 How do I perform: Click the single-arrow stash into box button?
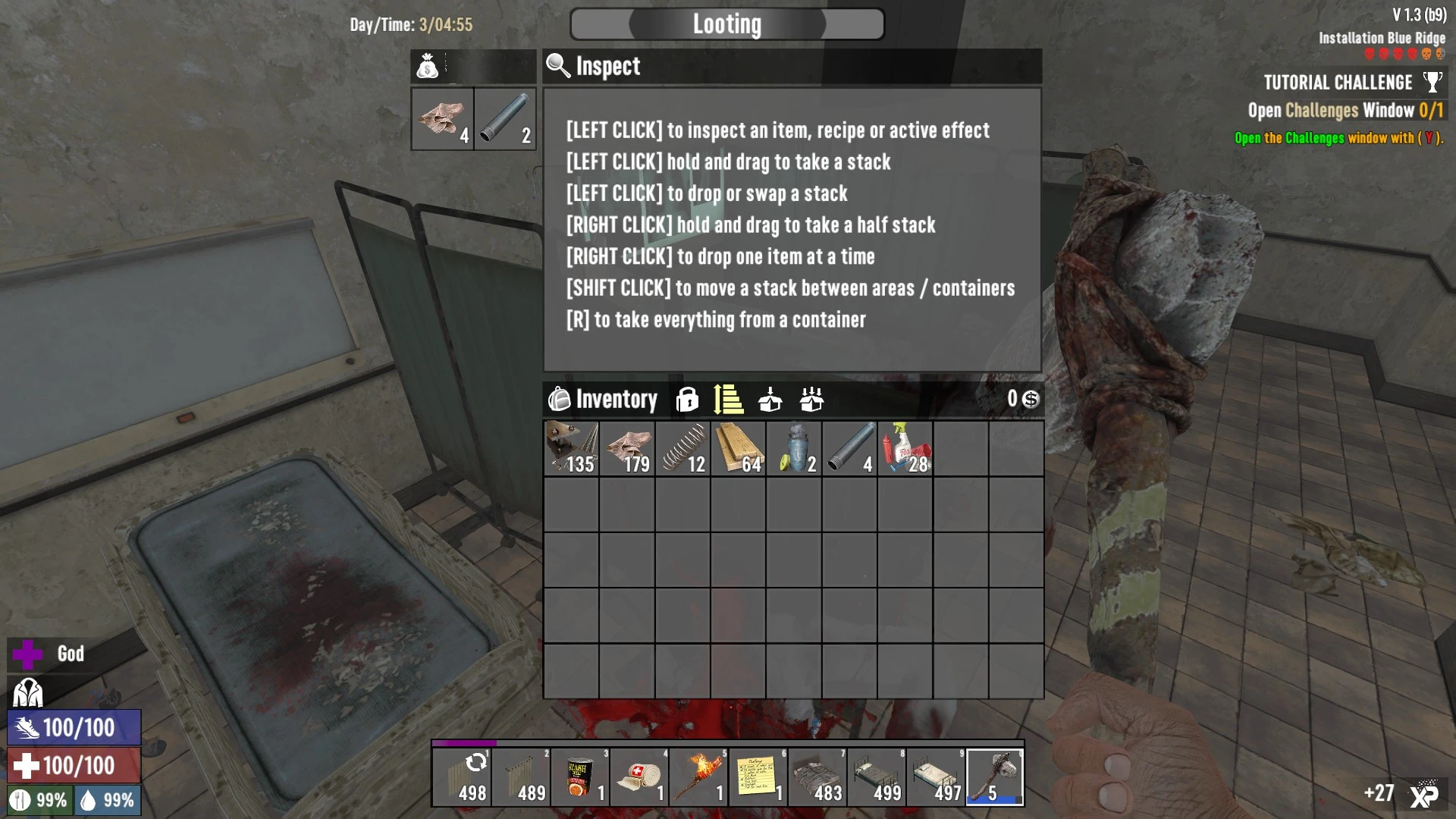pos(770,399)
